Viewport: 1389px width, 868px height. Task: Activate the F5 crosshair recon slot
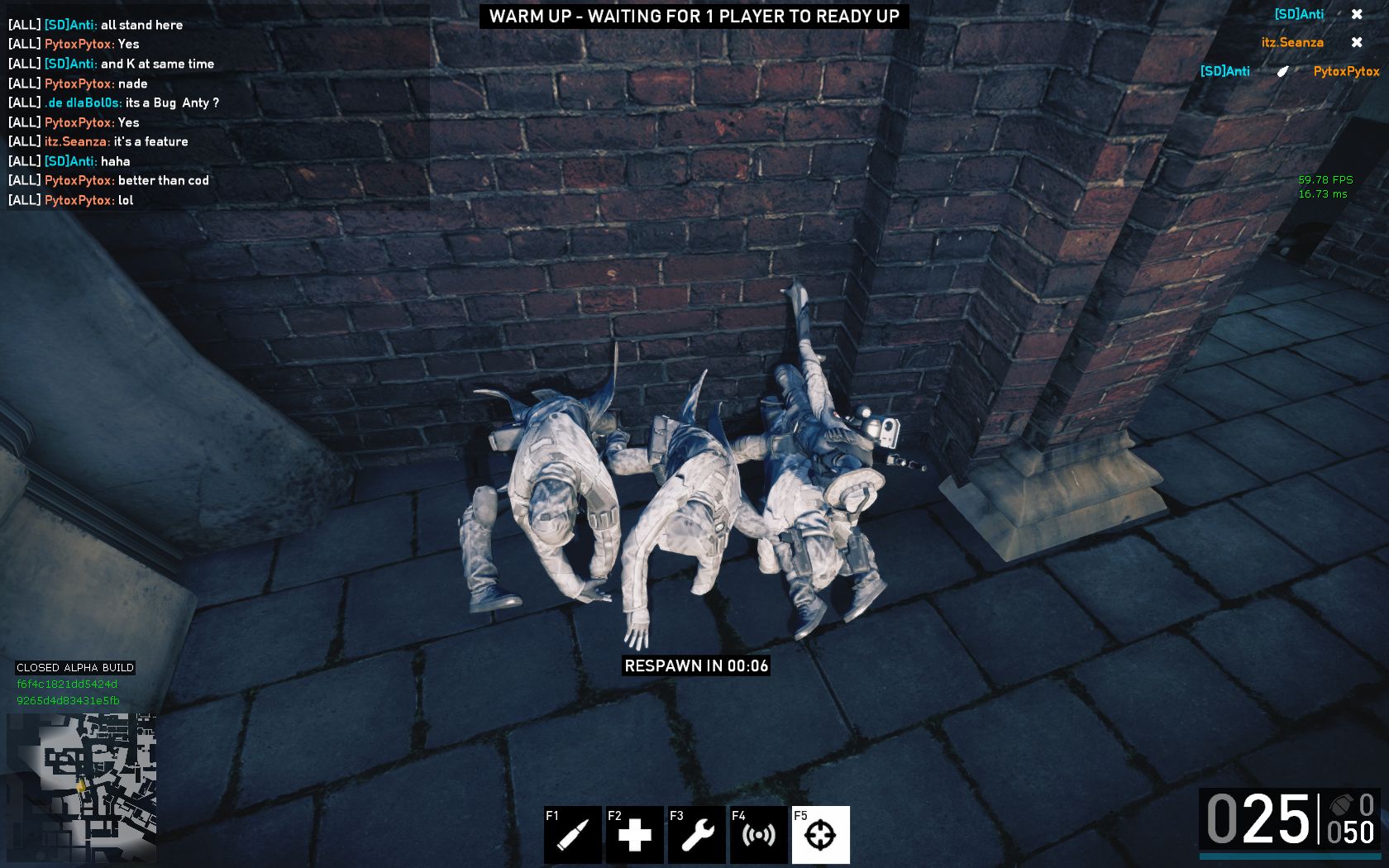[820, 834]
